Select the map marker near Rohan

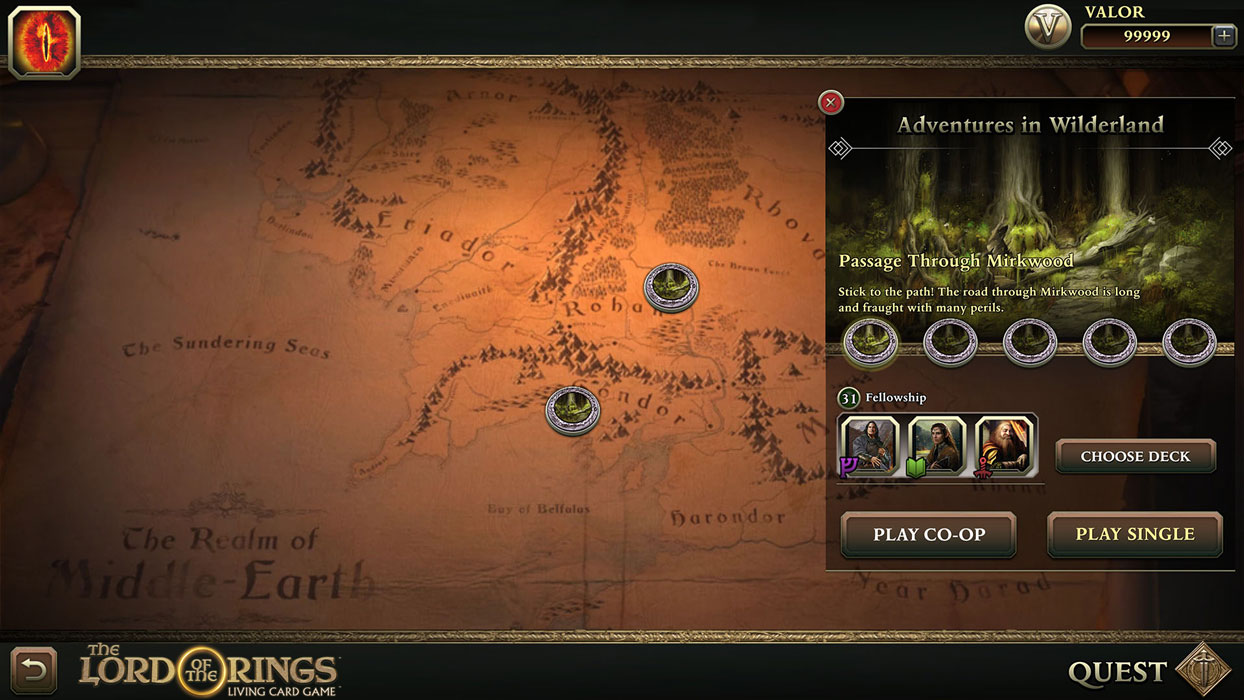click(x=671, y=287)
